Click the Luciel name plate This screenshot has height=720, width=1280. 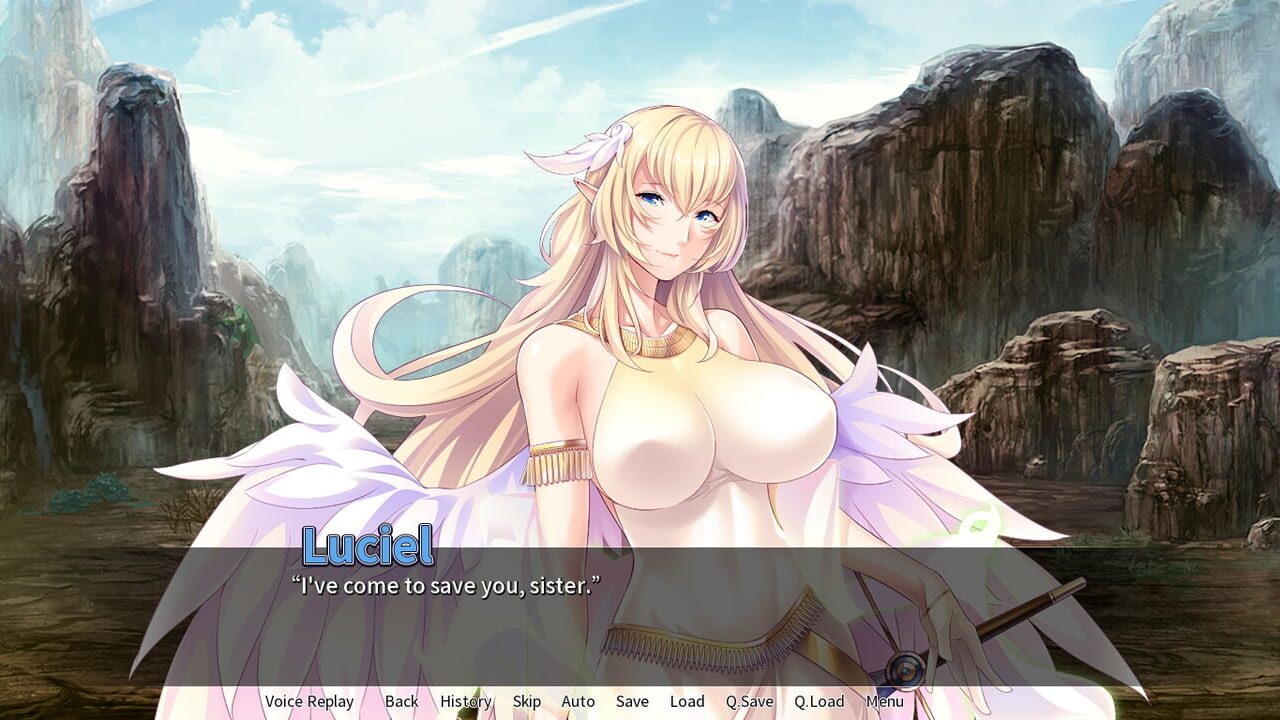point(364,545)
